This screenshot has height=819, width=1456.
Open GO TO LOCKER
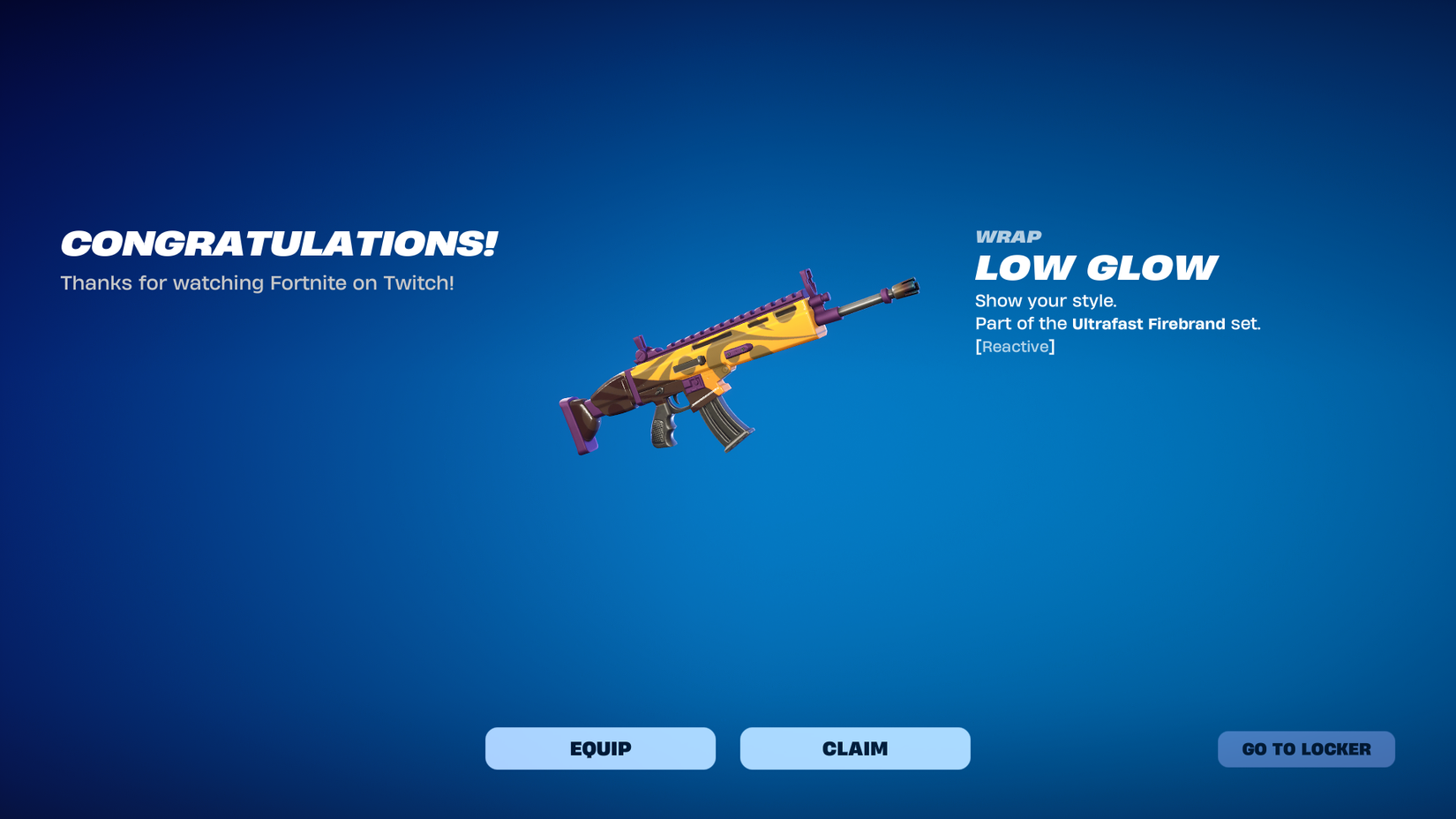(x=1306, y=748)
